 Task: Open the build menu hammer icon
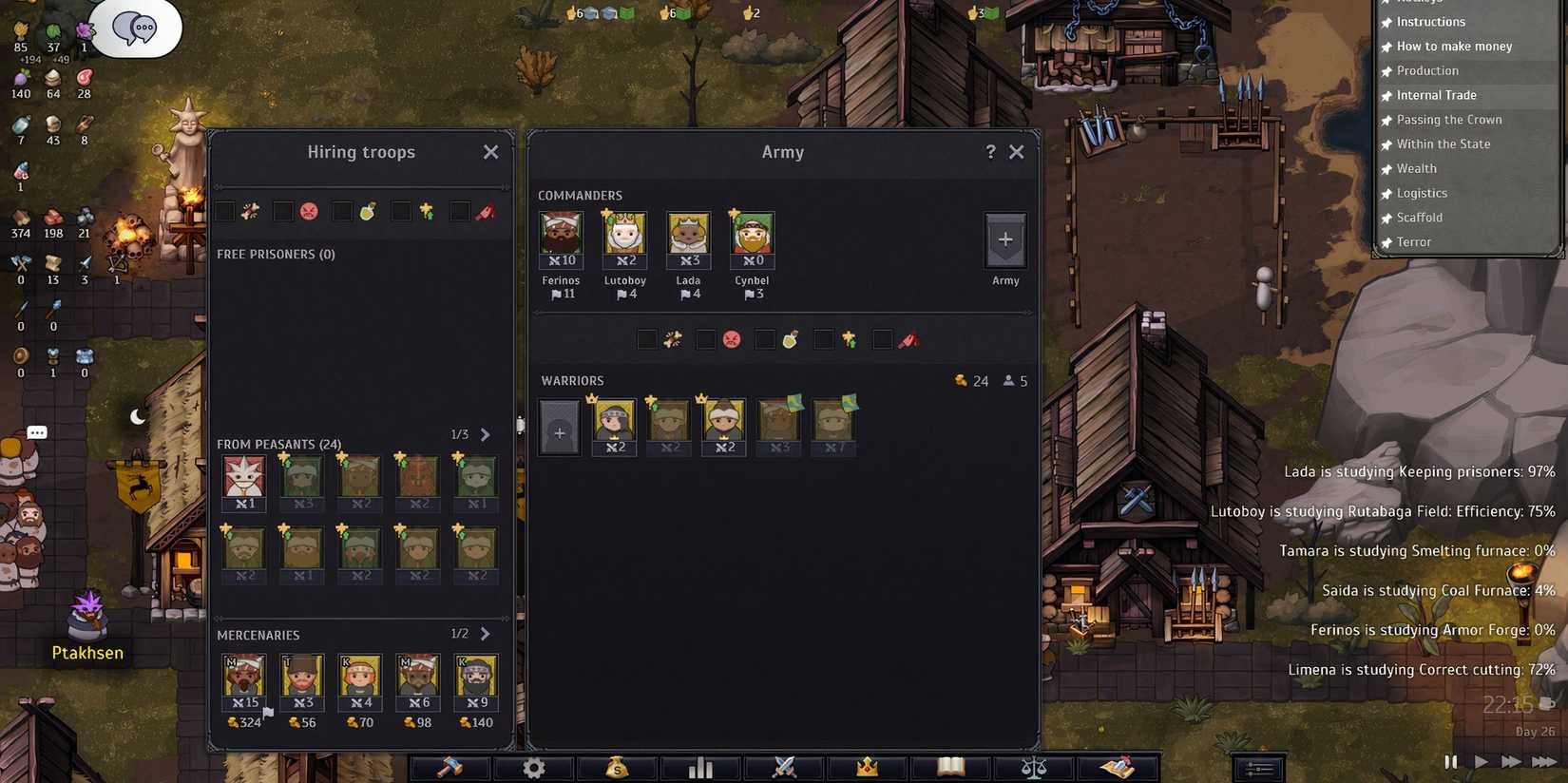[449, 767]
